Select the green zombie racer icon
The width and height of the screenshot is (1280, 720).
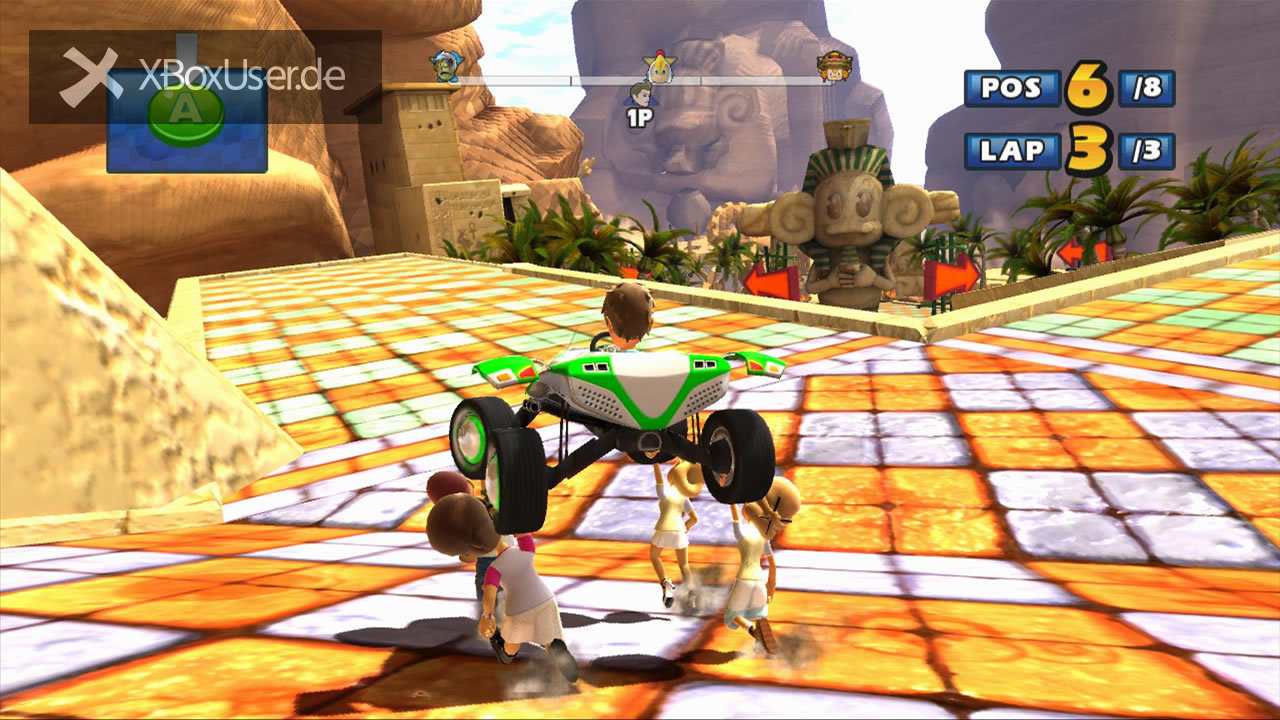coord(444,66)
